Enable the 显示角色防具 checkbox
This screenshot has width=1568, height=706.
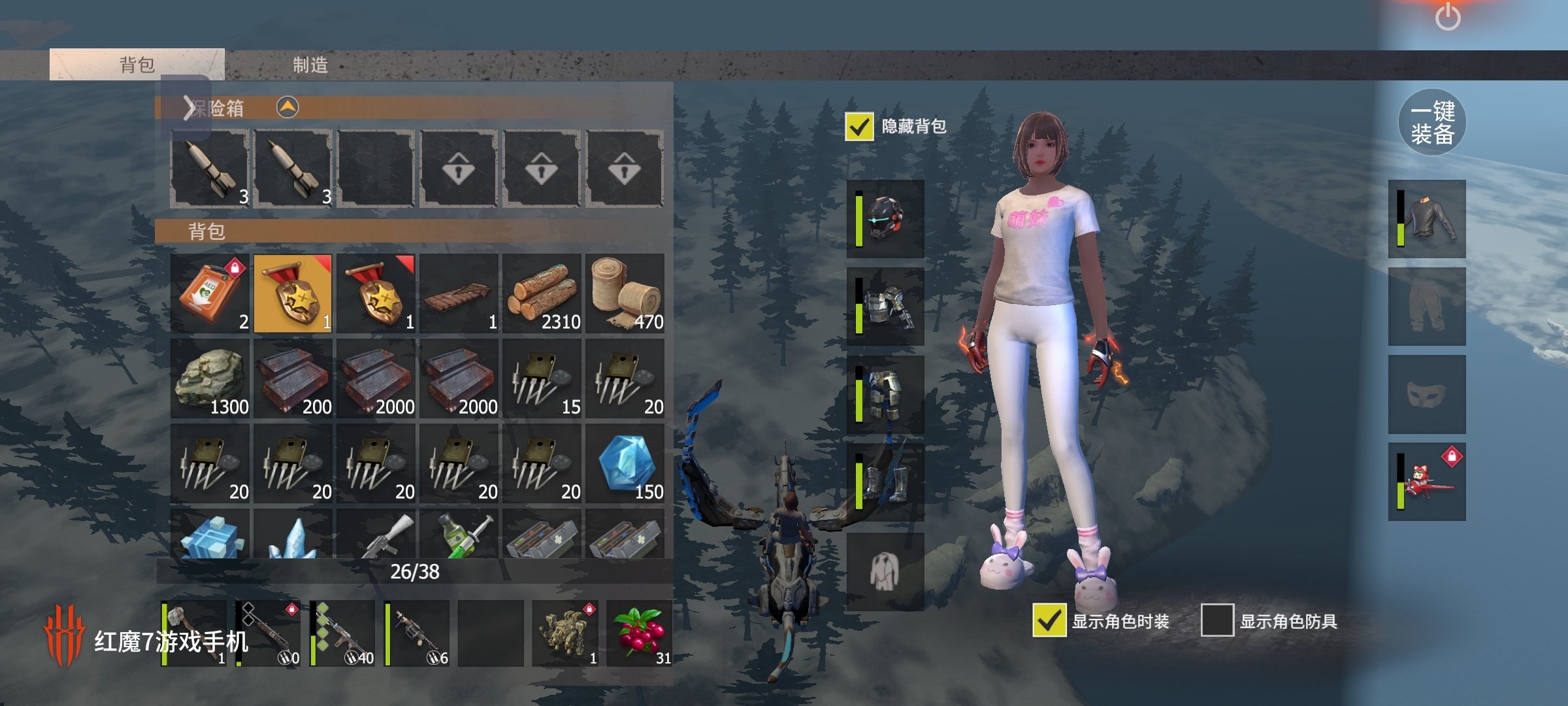[x=1217, y=620]
